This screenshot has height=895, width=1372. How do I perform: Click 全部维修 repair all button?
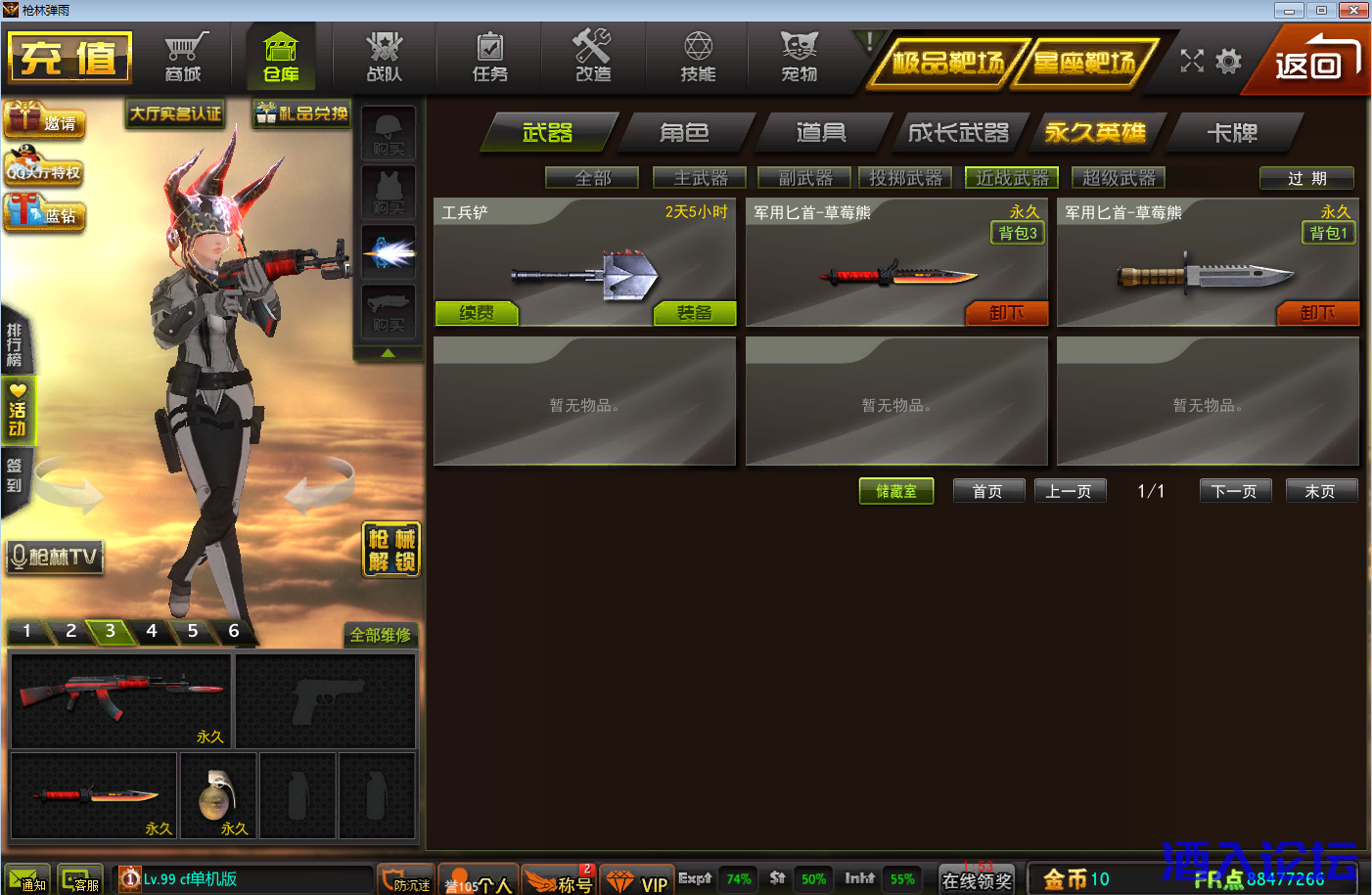[381, 635]
